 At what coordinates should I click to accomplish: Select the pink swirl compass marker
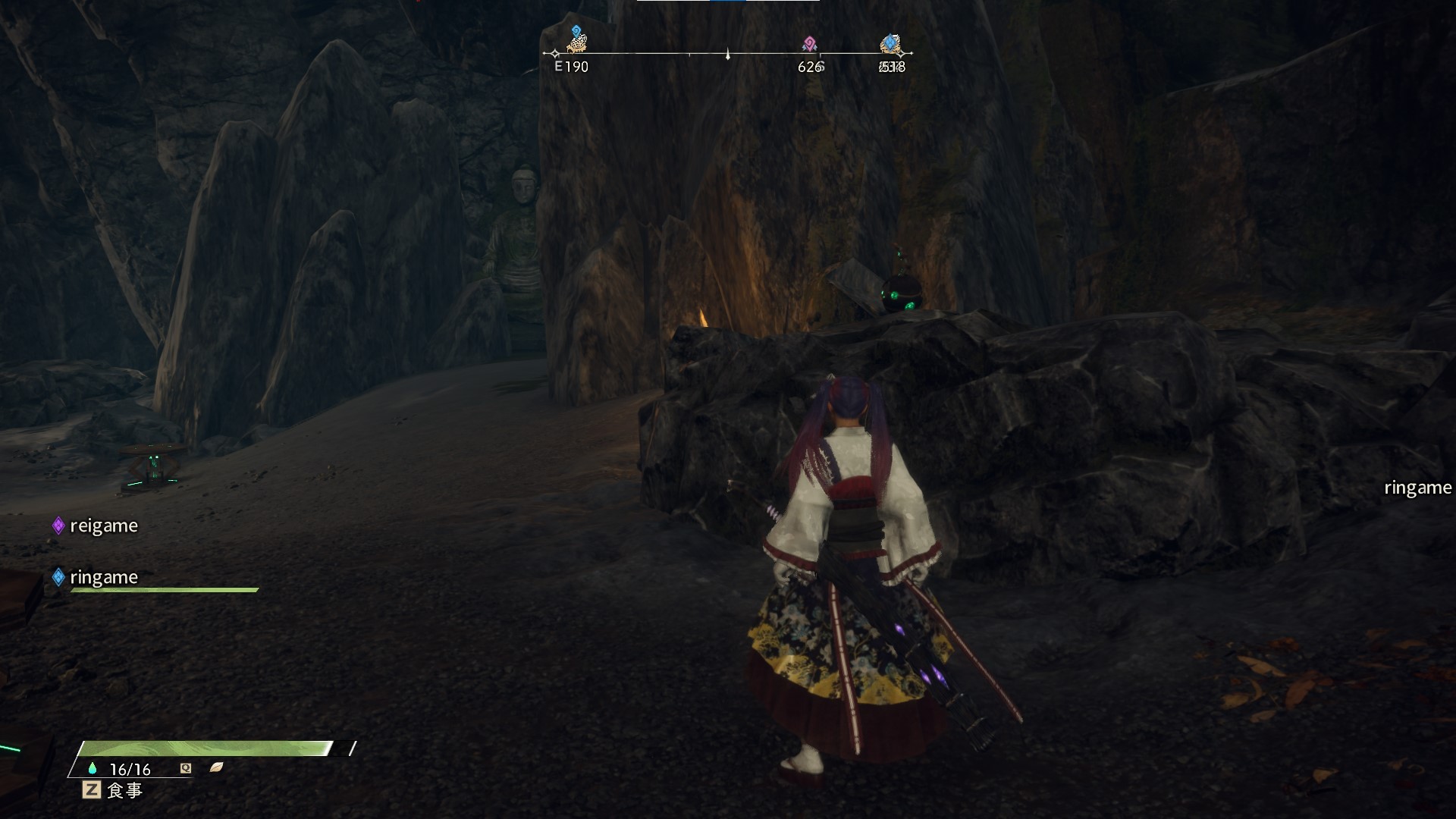(809, 43)
